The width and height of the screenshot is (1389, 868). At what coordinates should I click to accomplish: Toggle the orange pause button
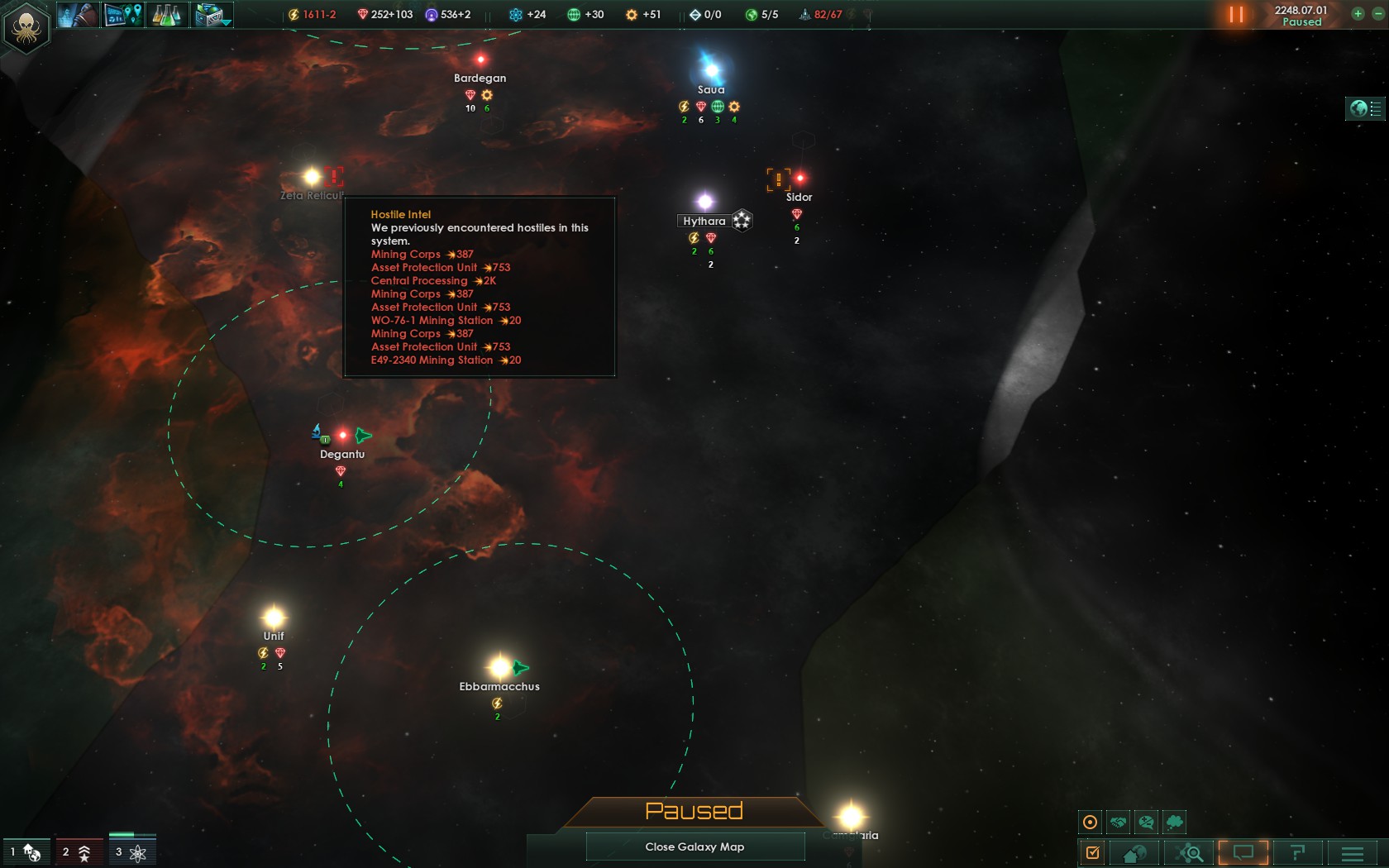(1236, 15)
